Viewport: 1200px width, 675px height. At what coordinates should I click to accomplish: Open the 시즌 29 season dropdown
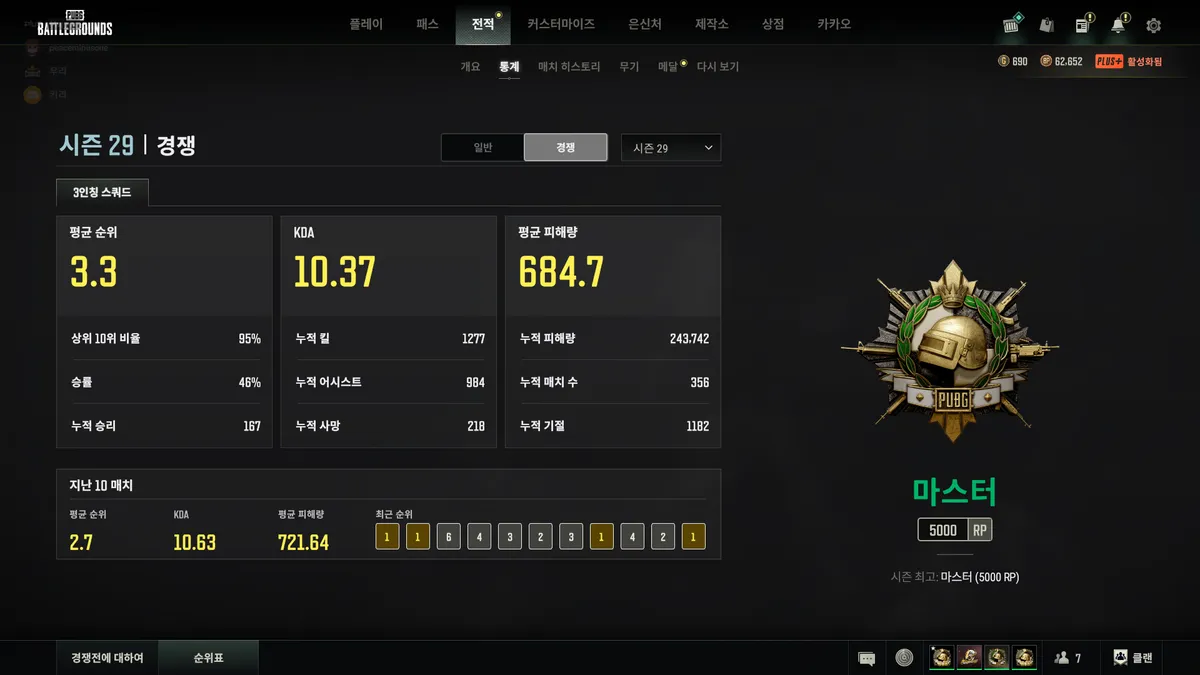coord(670,148)
